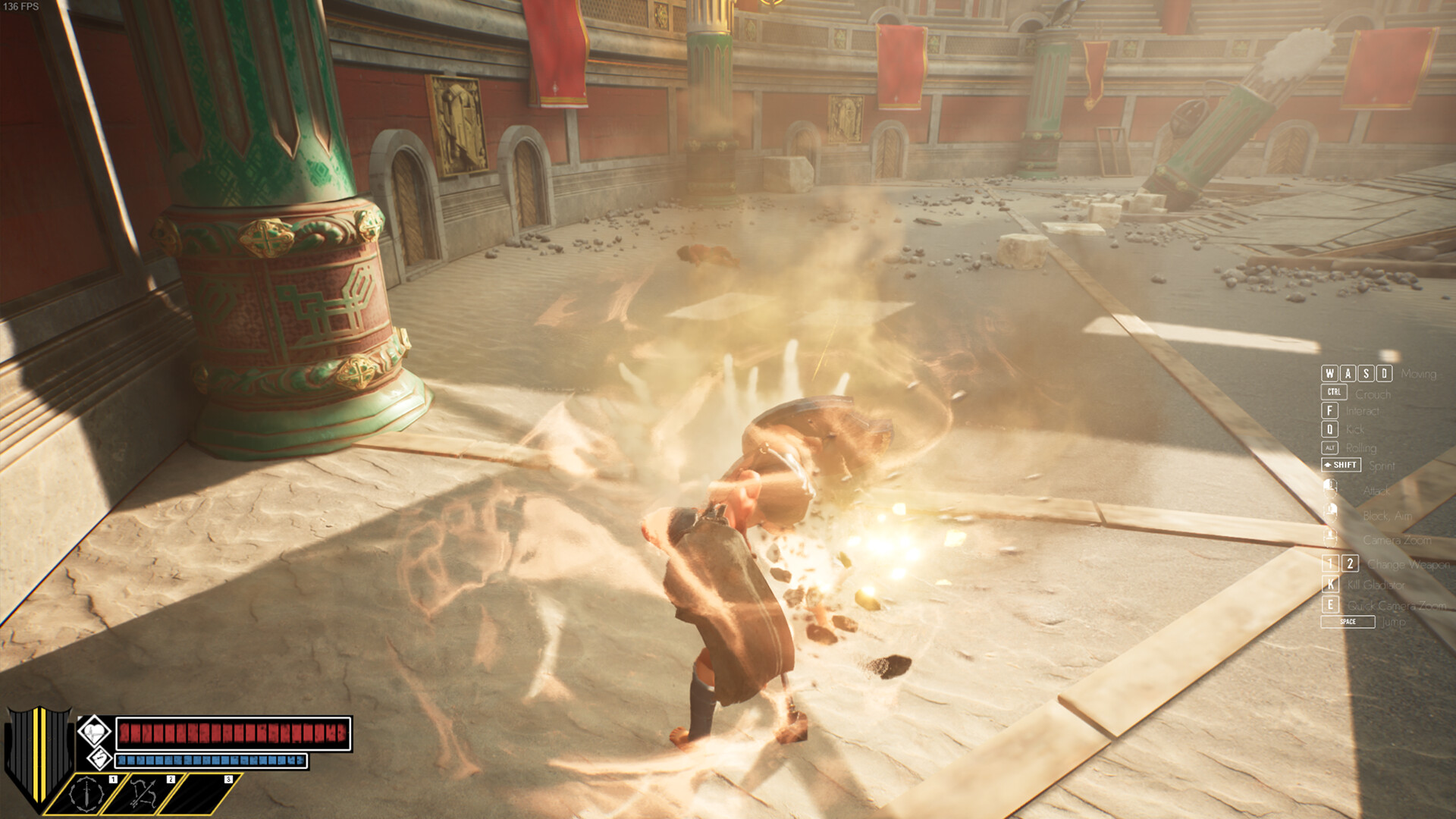Select the sword and shield weapon slot
Screen dimensions: 1456x819
[87, 794]
